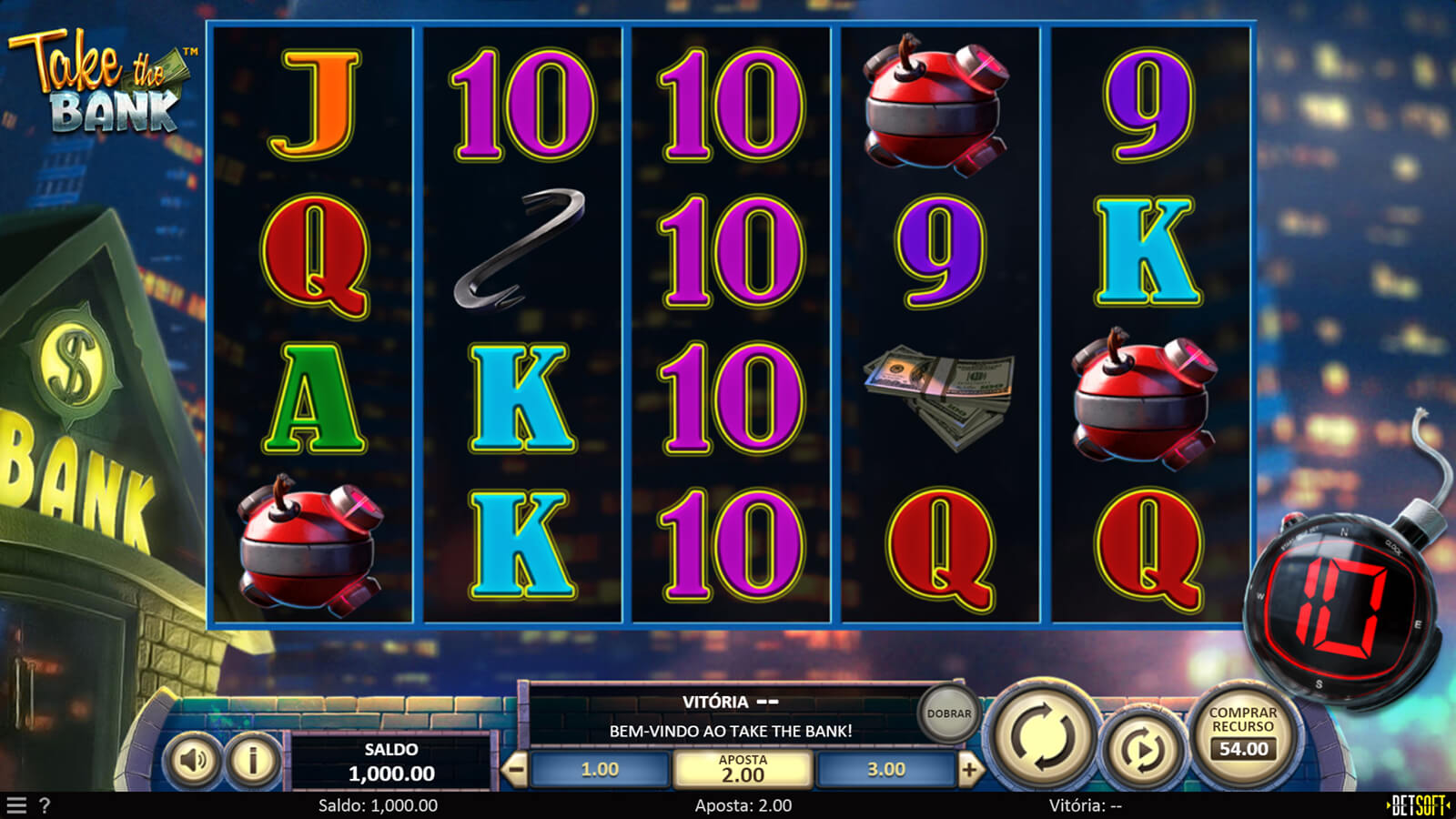Spin the reels with the main spin button
The image size is (1456, 819).
(x=1043, y=736)
